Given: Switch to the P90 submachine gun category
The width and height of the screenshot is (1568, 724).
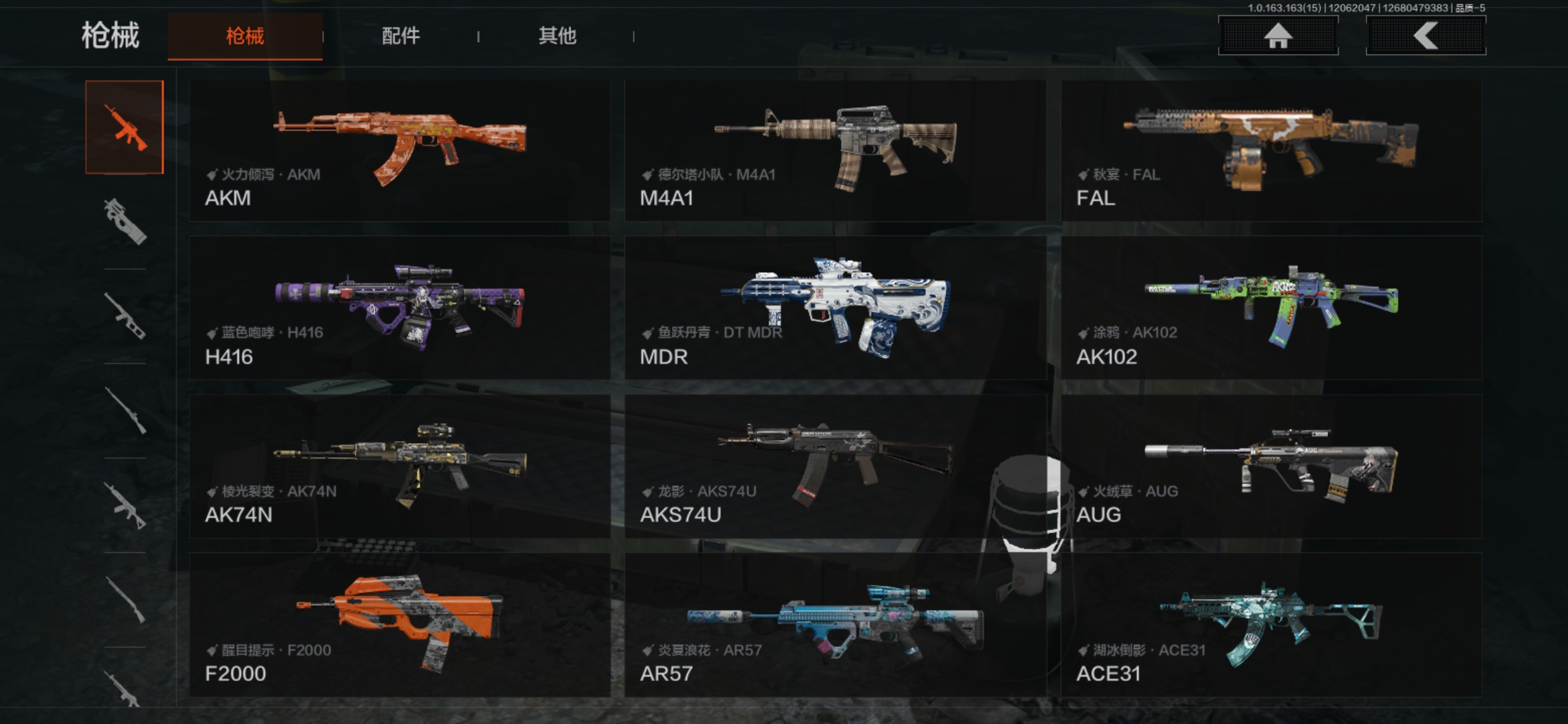Looking at the screenshot, I should (125, 222).
